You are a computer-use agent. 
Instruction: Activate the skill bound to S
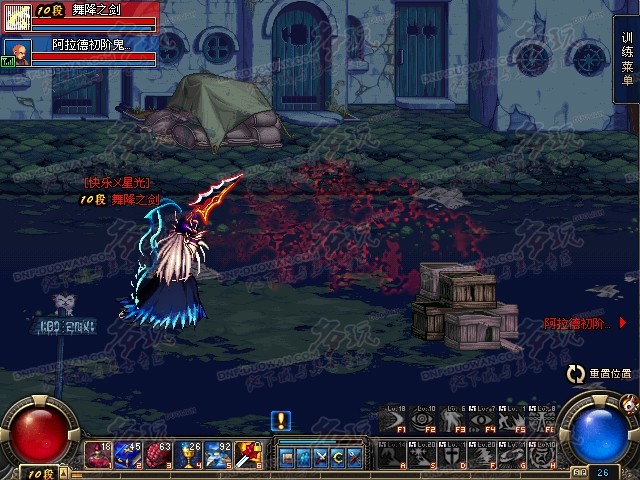(421, 455)
